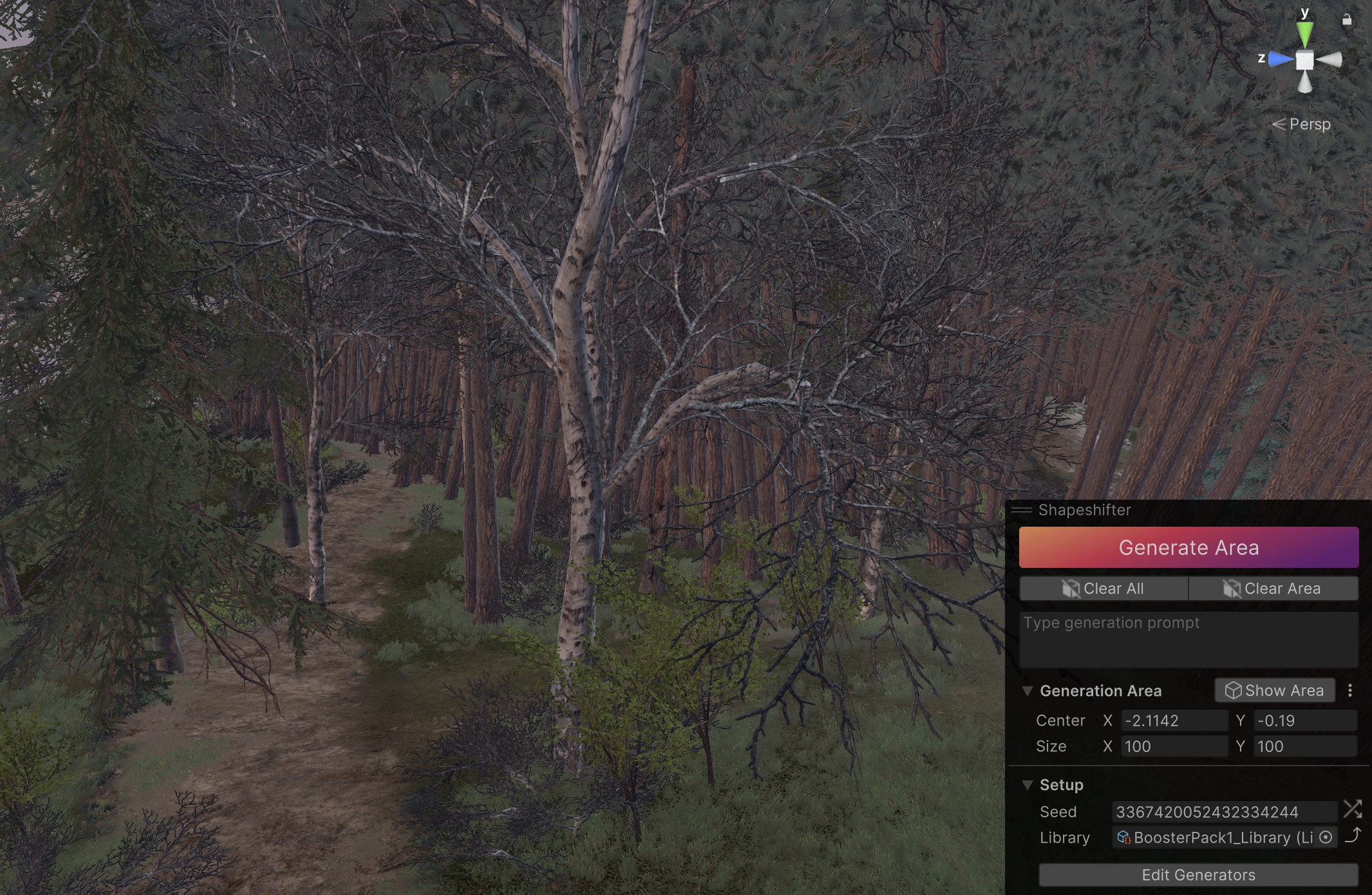Open the Library object picker circle

[x=1326, y=837]
